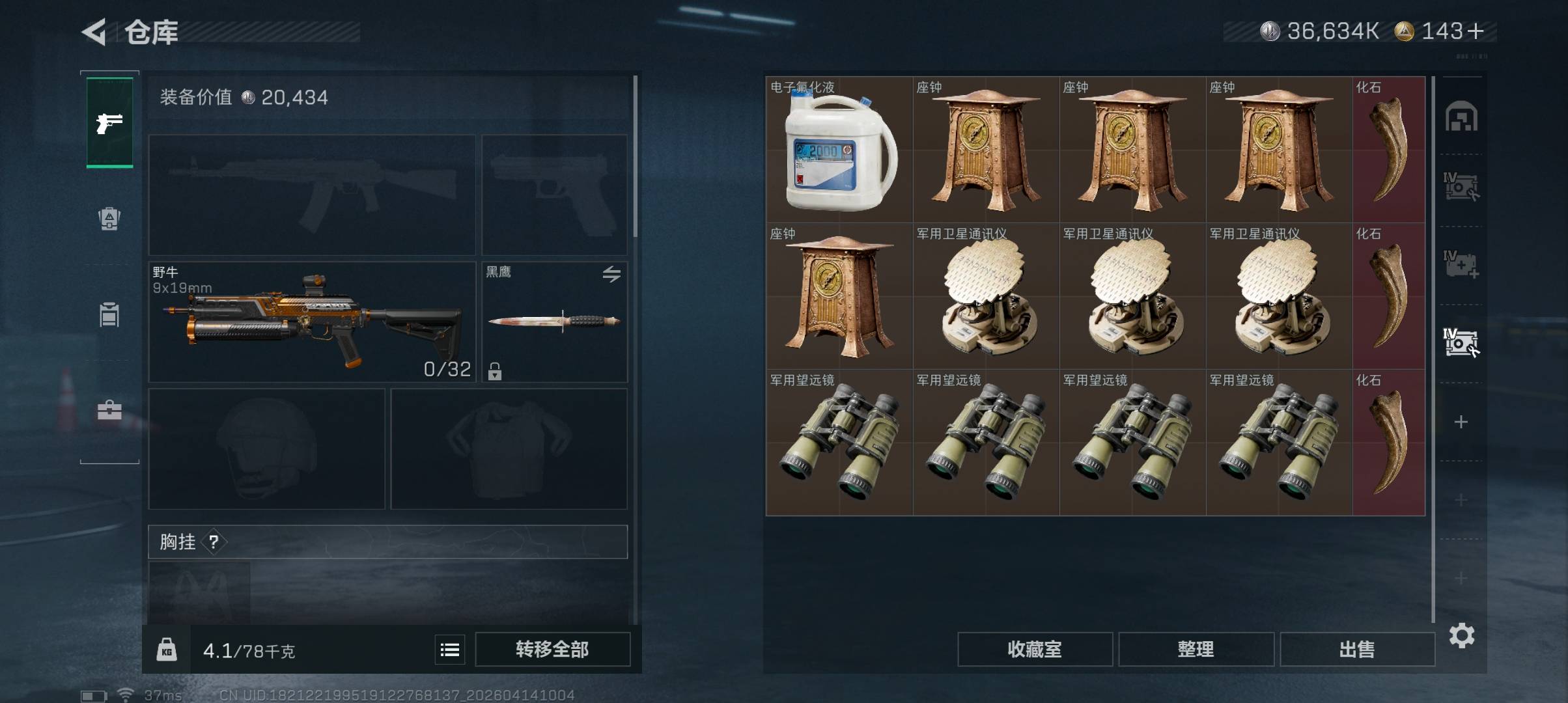Choose 出售 to sell items
1568x703 pixels.
(1357, 650)
